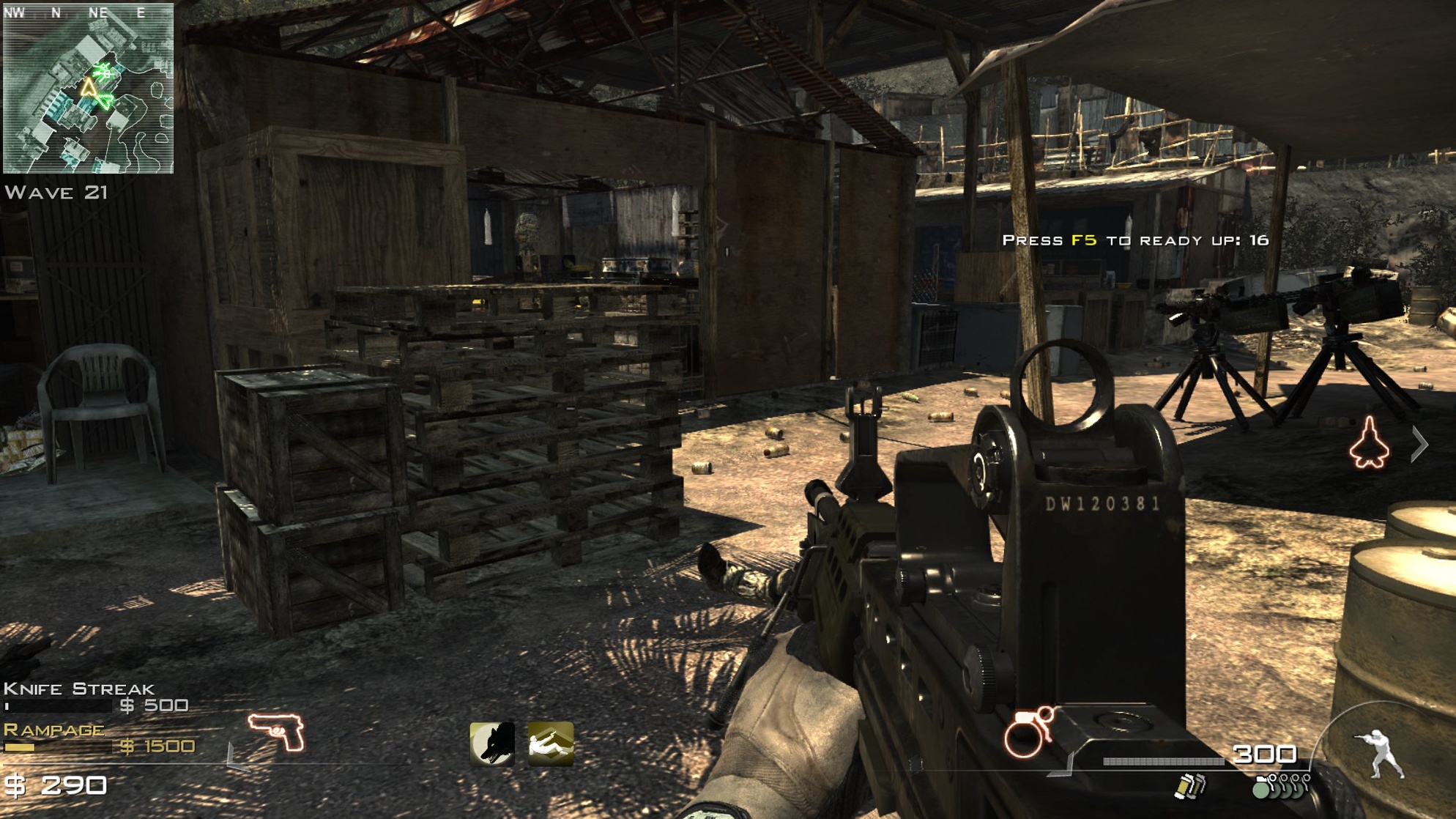Viewport: 1456px width, 819px height.
Task: Click the wolf head perk icon
Action: [491, 744]
